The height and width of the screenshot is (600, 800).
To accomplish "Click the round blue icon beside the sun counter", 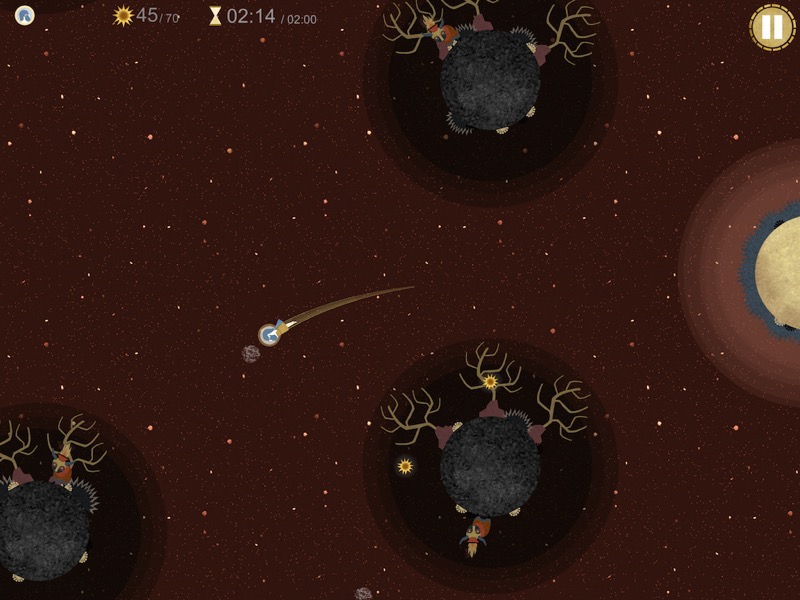I will pos(25,15).
